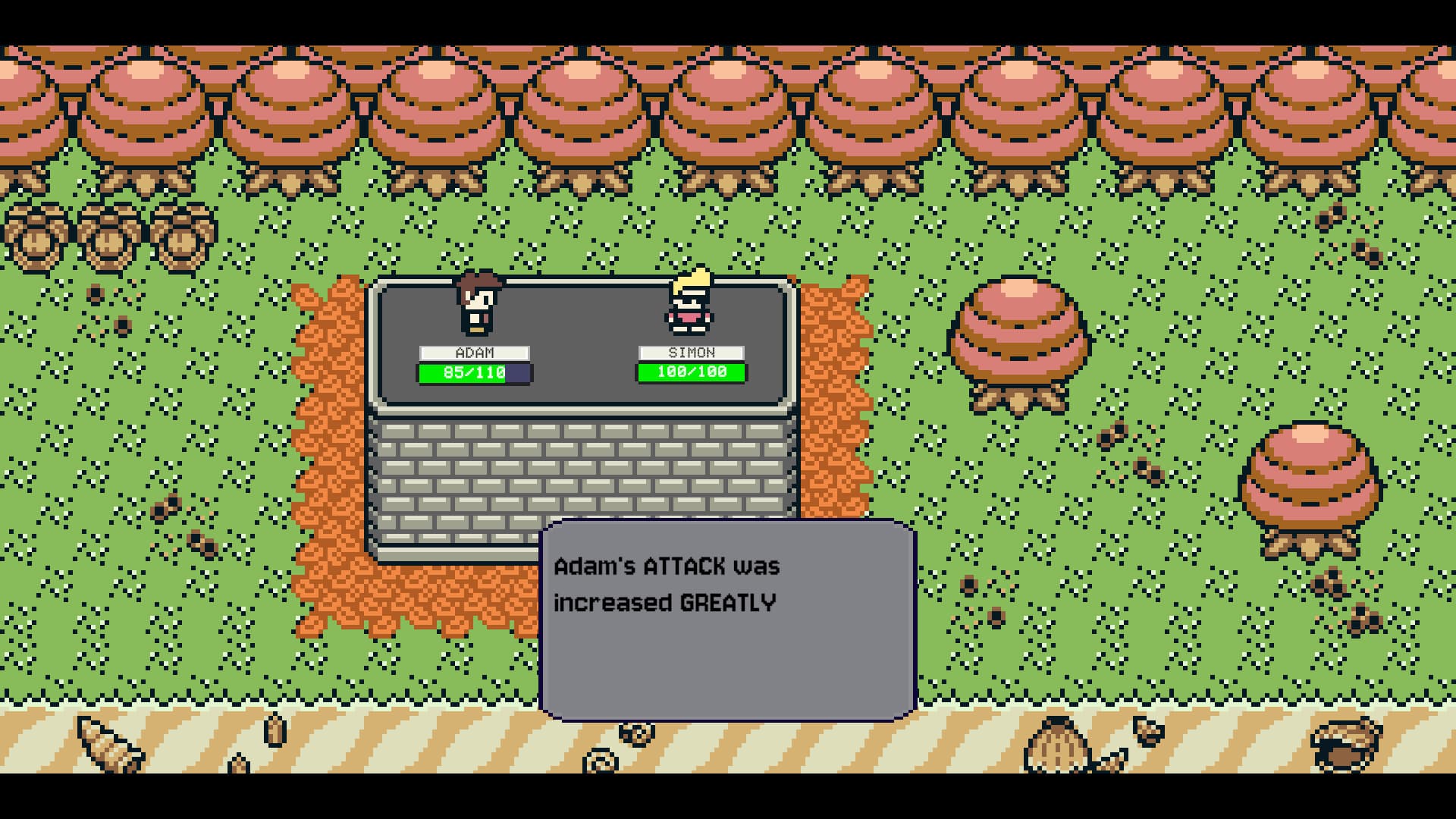This screenshot has width=1456, height=819.
Task: Select the ADAM name plate
Action: click(x=474, y=353)
